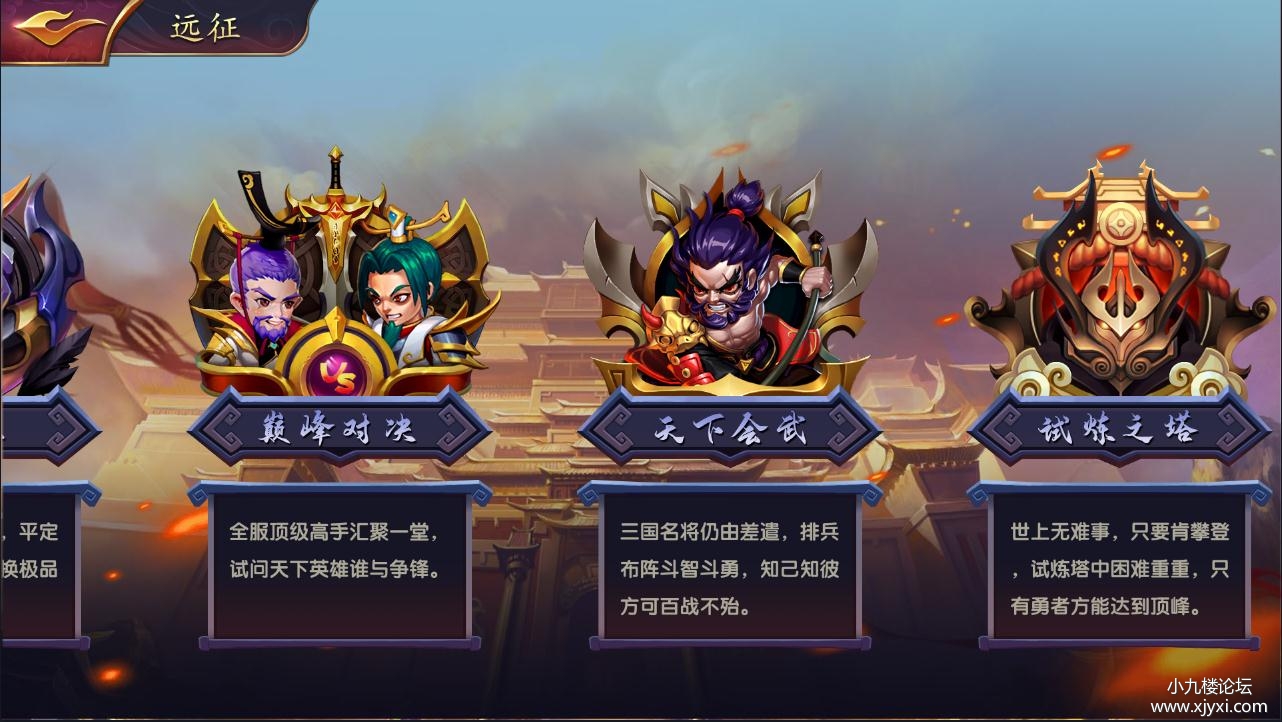Viewport: 1282px width, 722px height.
Task: Select the purple VS badge on 巅峰对决 emblem
Action: coord(339,370)
